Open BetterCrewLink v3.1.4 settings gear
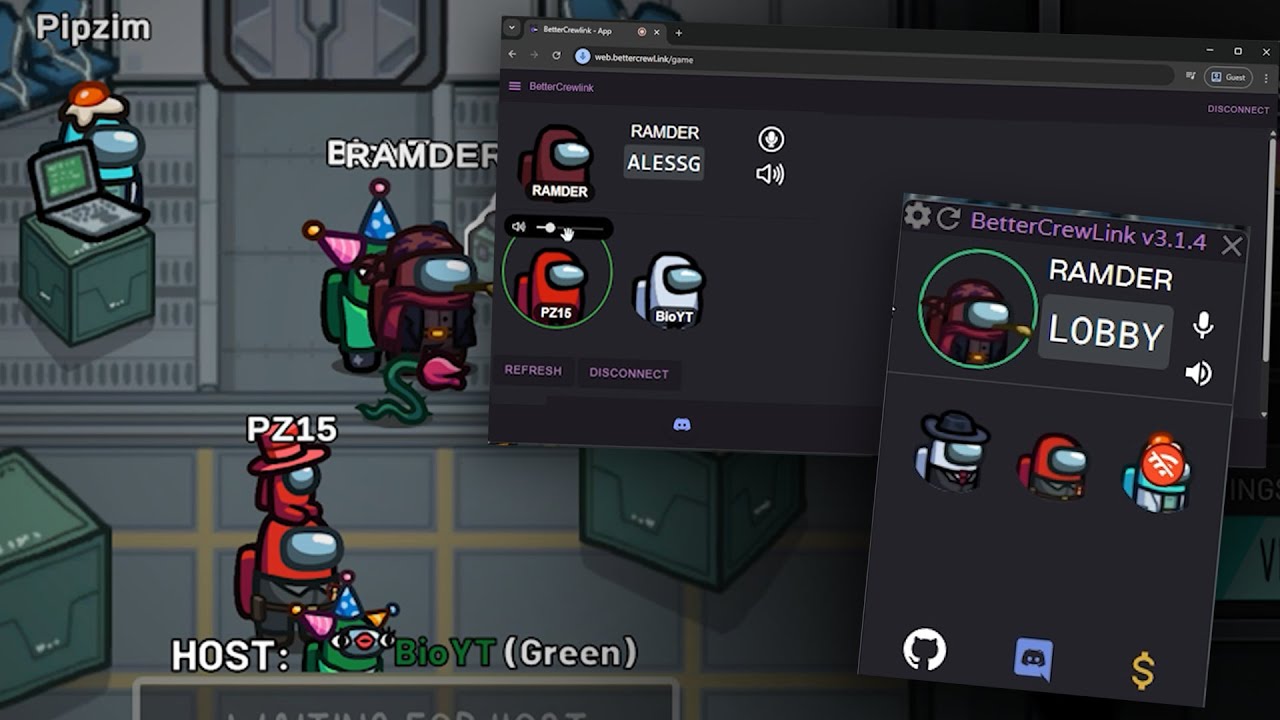 tap(917, 215)
